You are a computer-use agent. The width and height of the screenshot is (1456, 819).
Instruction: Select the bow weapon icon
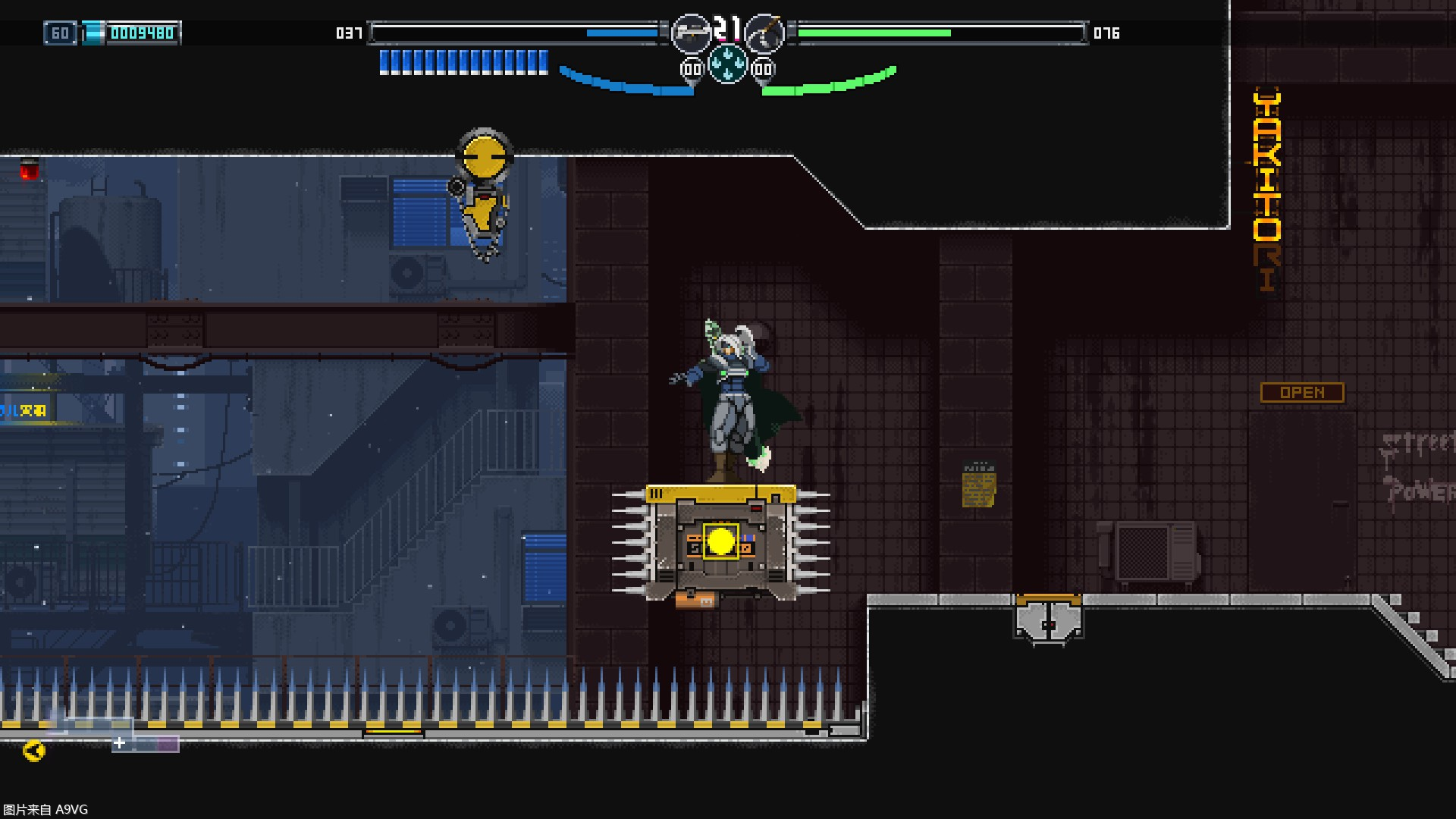click(764, 33)
